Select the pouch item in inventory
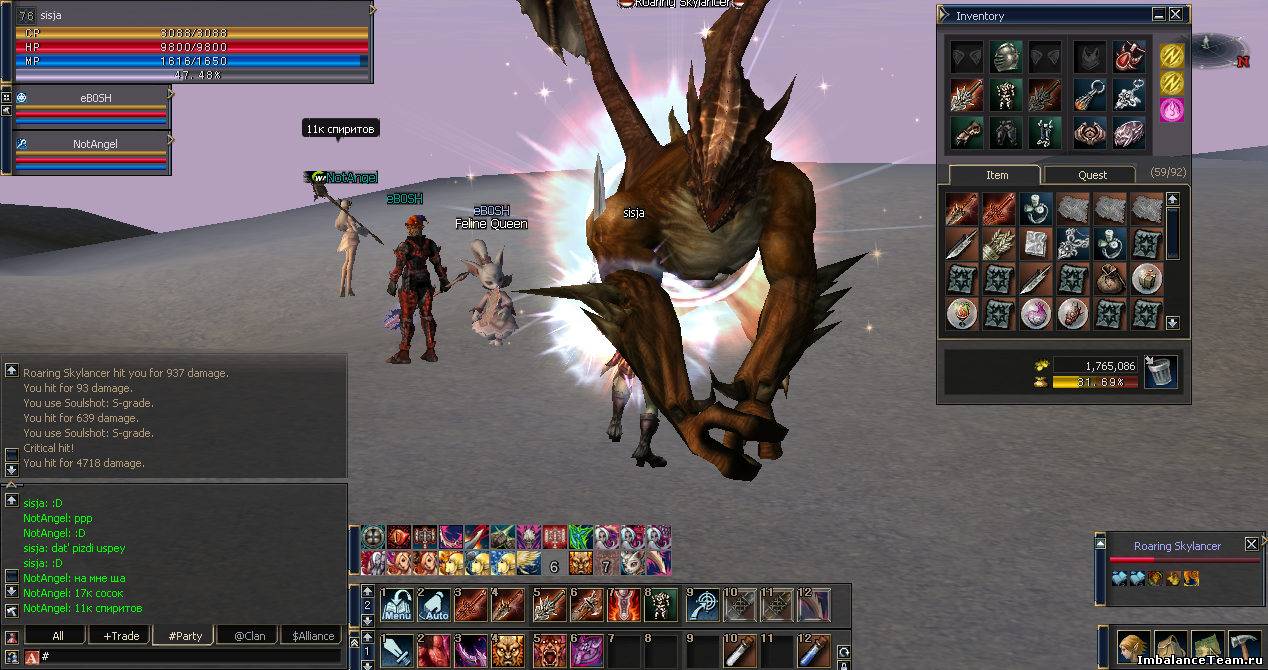The width and height of the screenshot is (1268, 670). click(x=1109, y=278)
